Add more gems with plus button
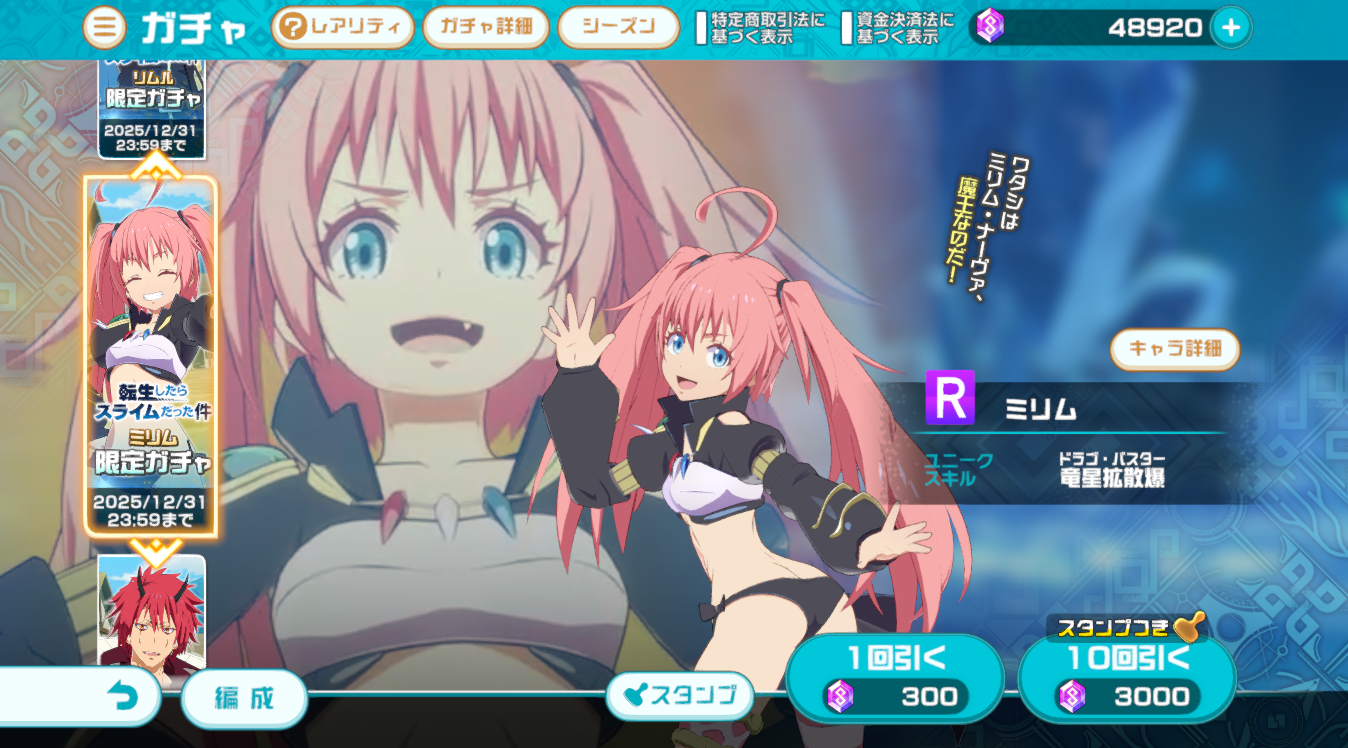1348x748 pixels. 1230,28
